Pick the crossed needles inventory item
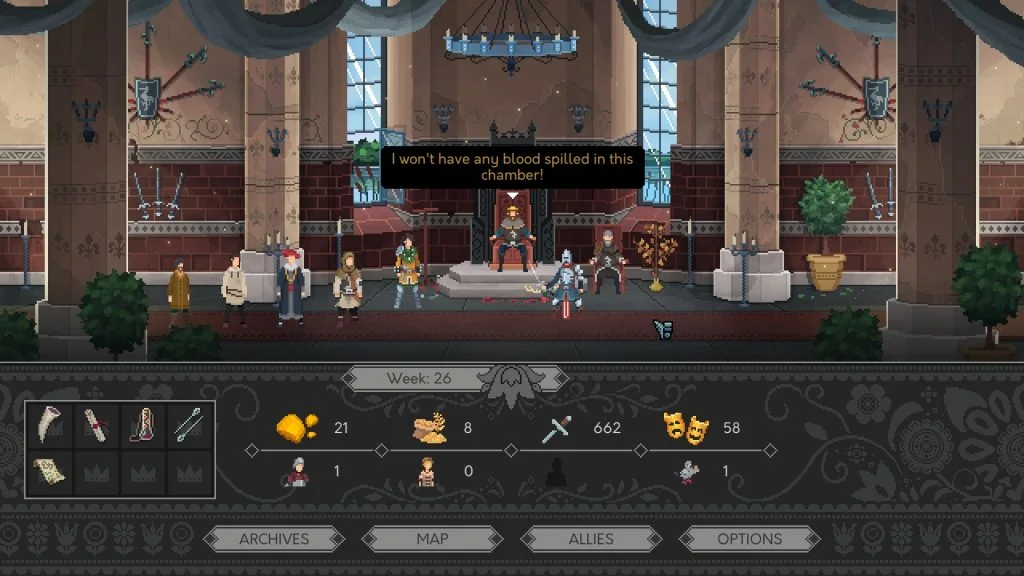The image size is (1024, 576). coord(190,426)
